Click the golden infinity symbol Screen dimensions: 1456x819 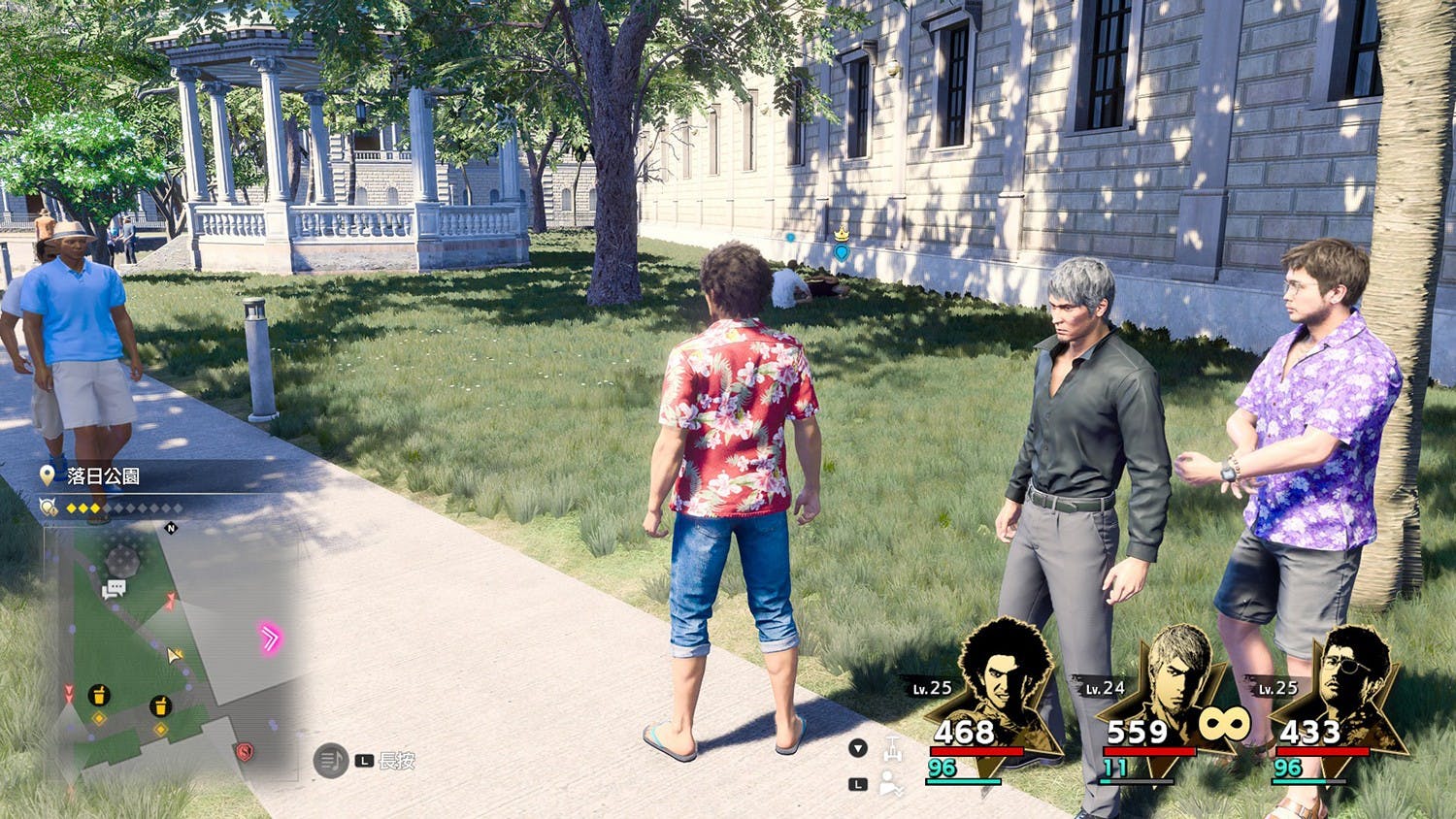point(1223,723)
